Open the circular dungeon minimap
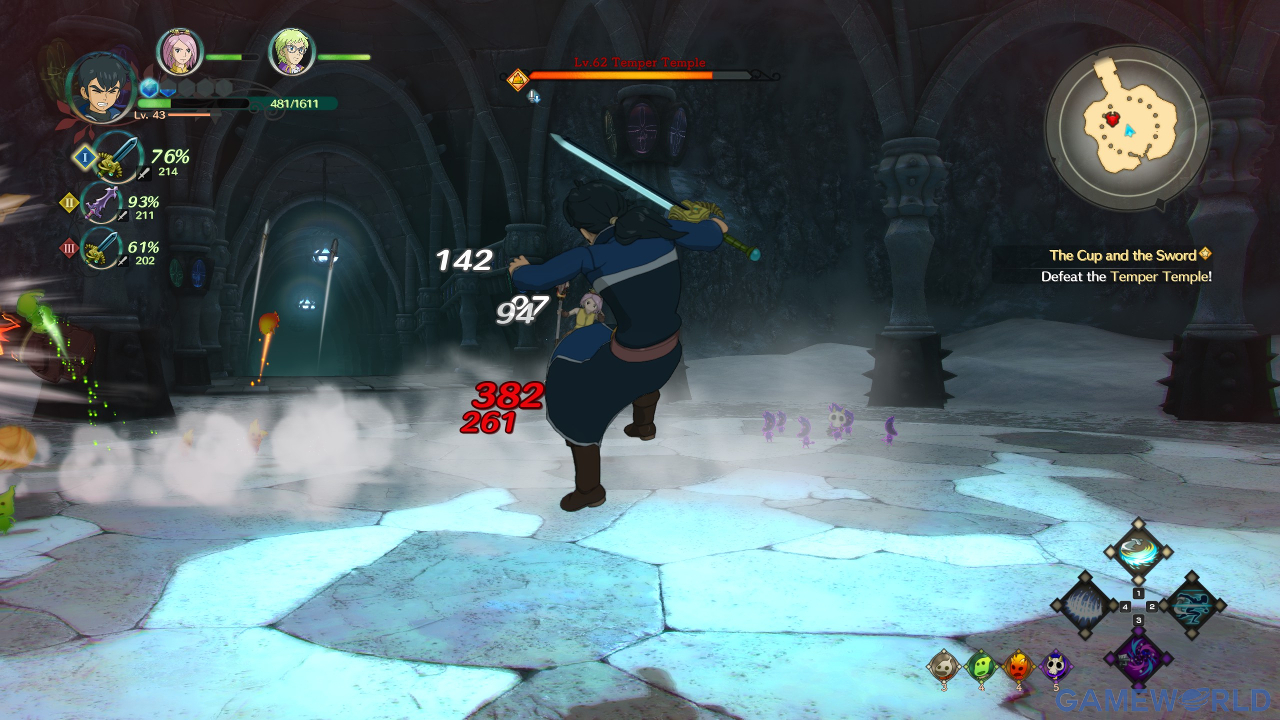Screen dimensions: 1280x720 [x=1127, y=127]
